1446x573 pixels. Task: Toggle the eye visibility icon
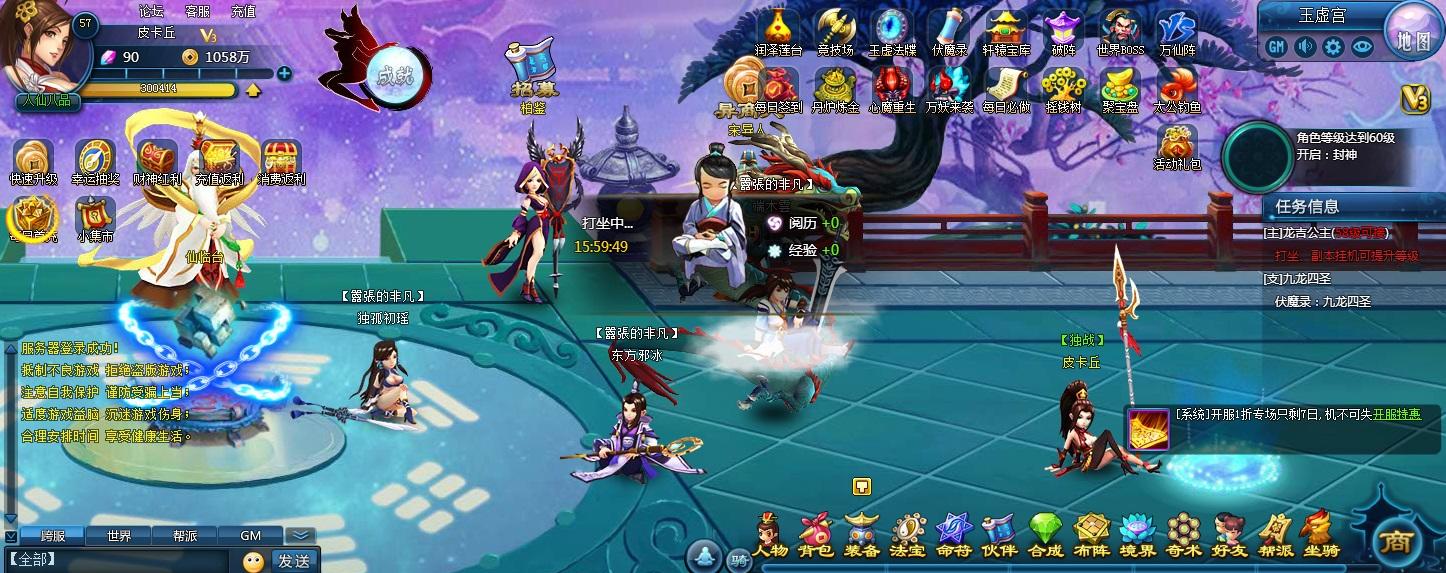(1361, 46)
